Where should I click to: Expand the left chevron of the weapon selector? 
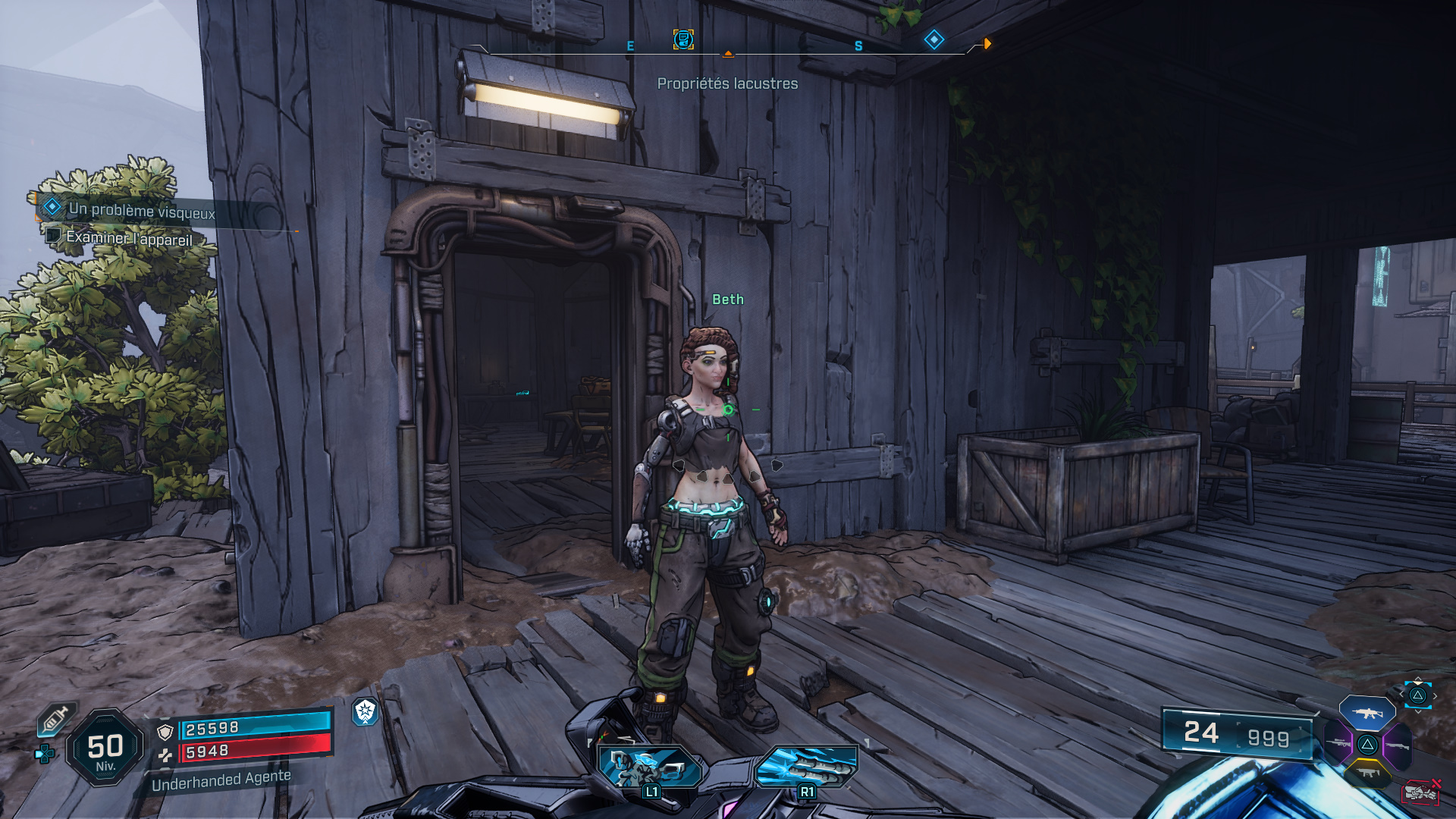click(1401, 695)
